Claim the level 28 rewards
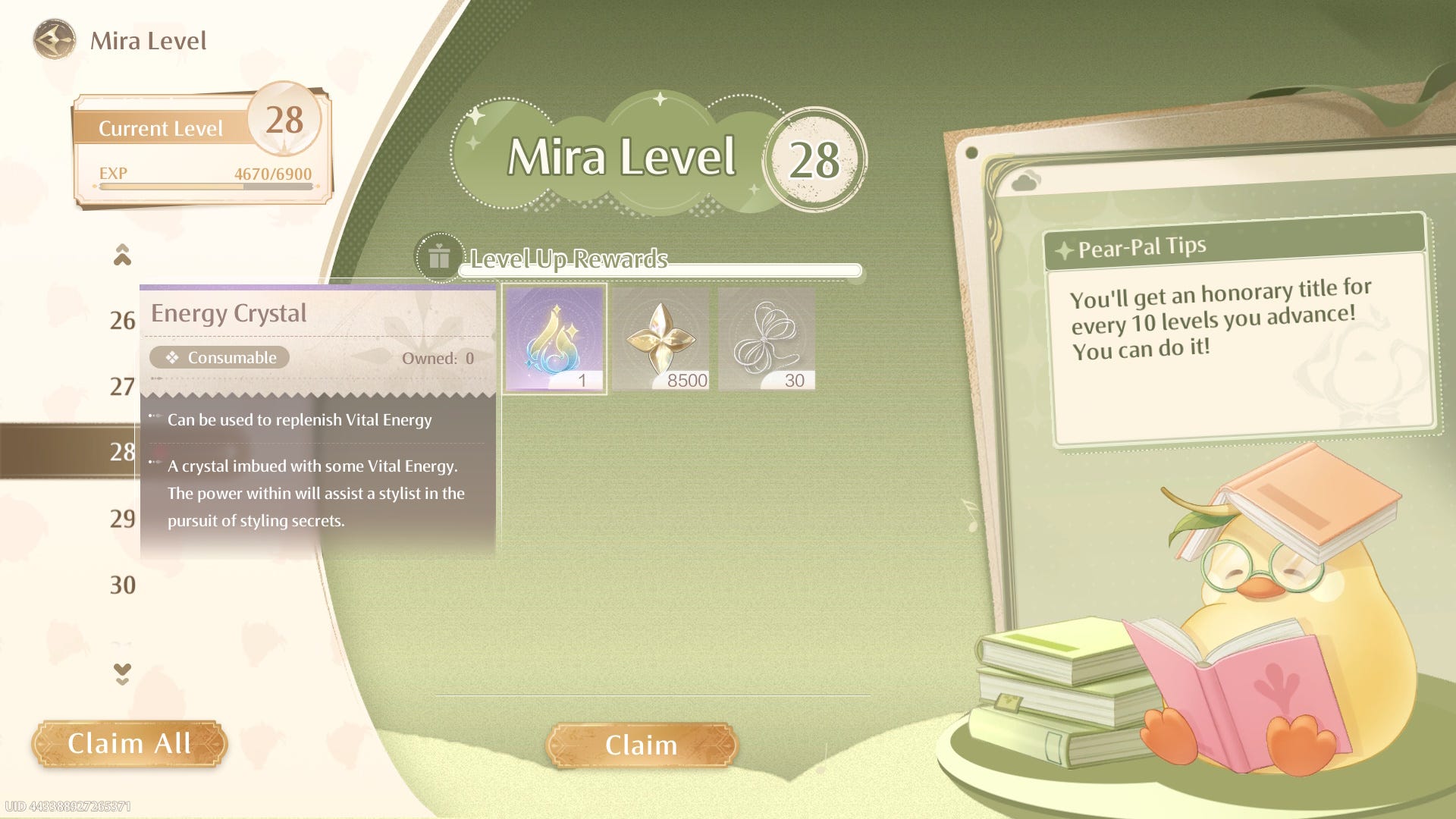The width and height of the screenshot is (1456, 819). [x=641, y=745]
